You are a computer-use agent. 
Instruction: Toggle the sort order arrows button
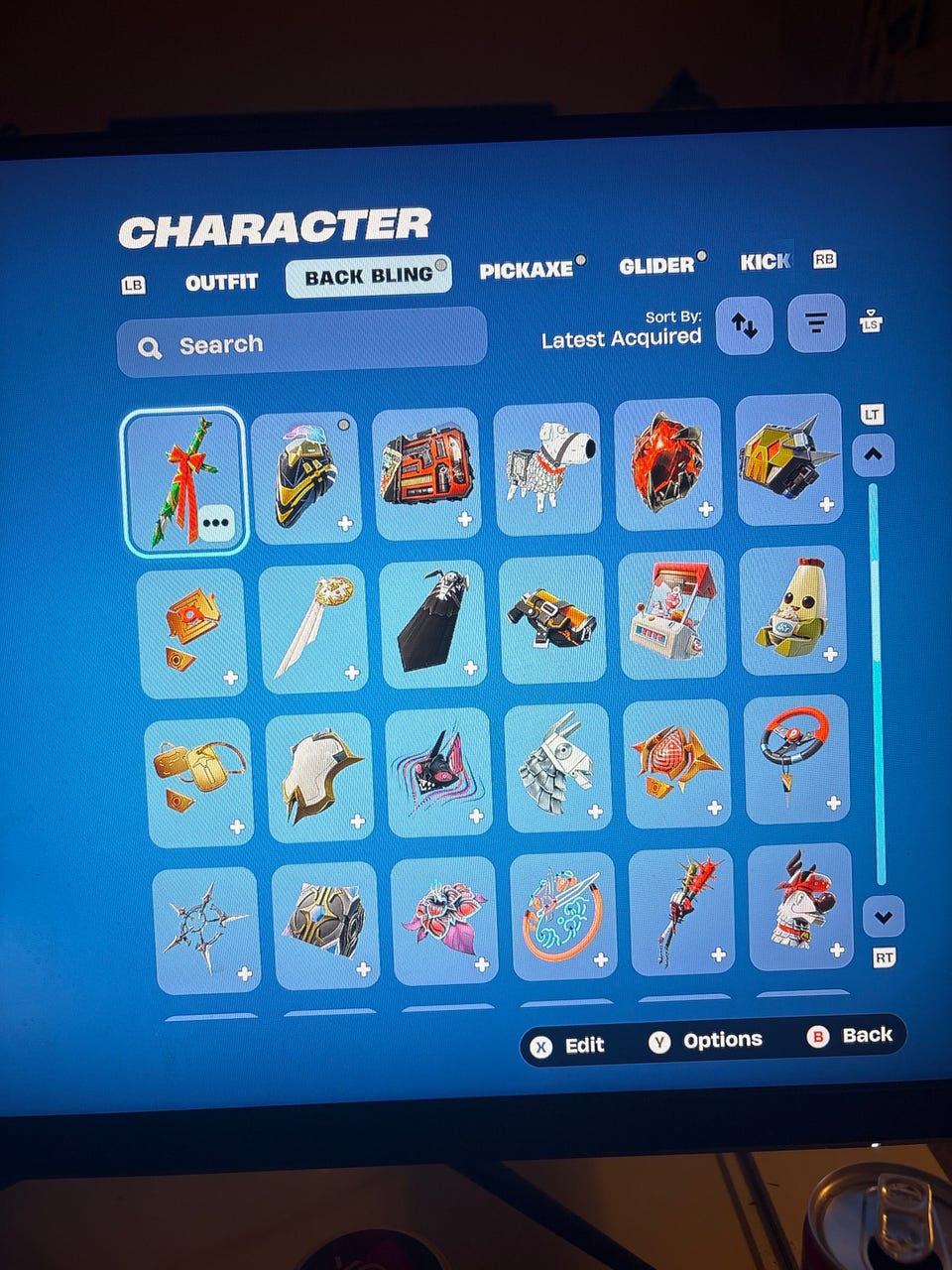(x=744, y=323)
